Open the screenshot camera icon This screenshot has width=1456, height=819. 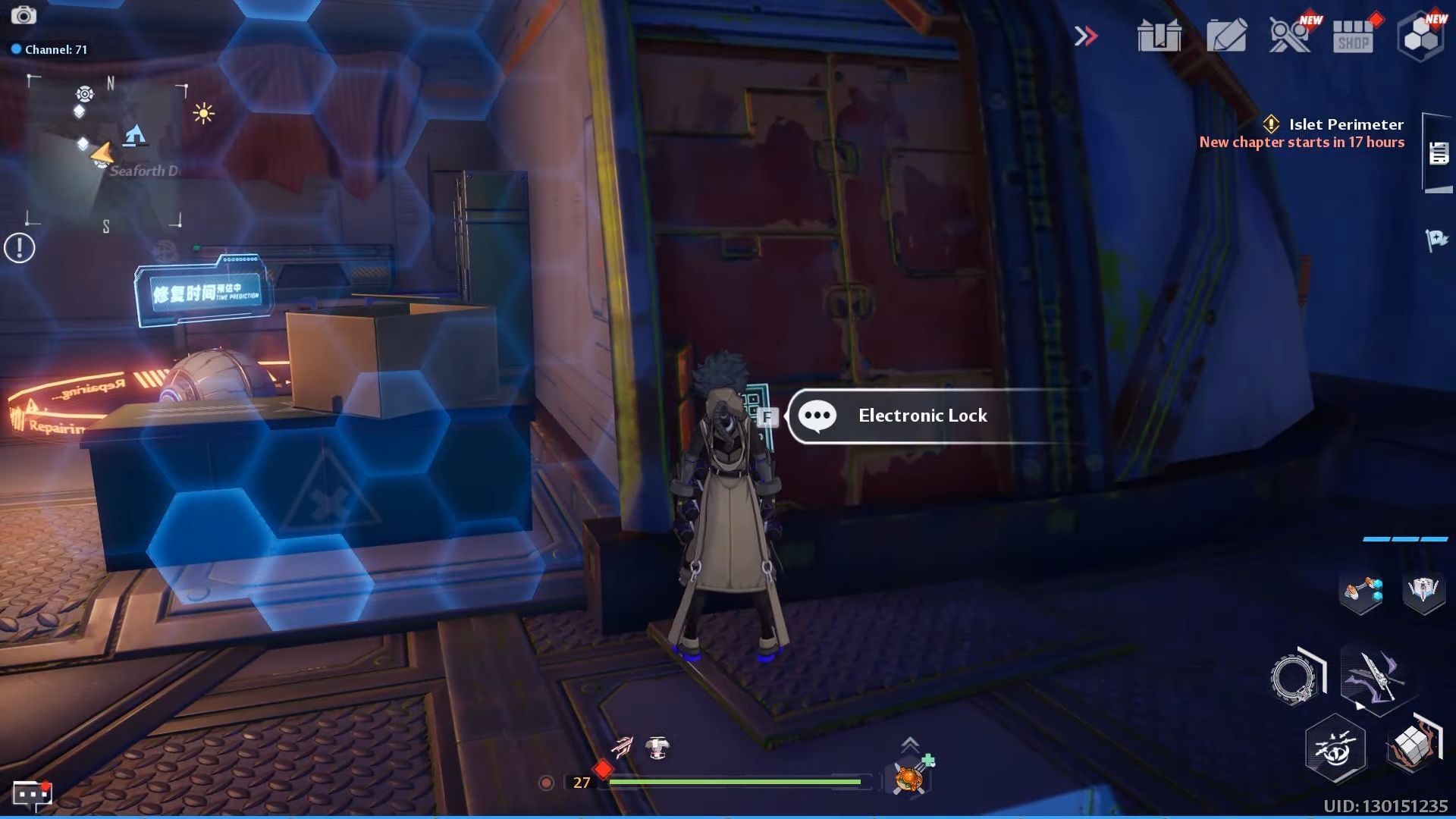(x=25, y=15)
